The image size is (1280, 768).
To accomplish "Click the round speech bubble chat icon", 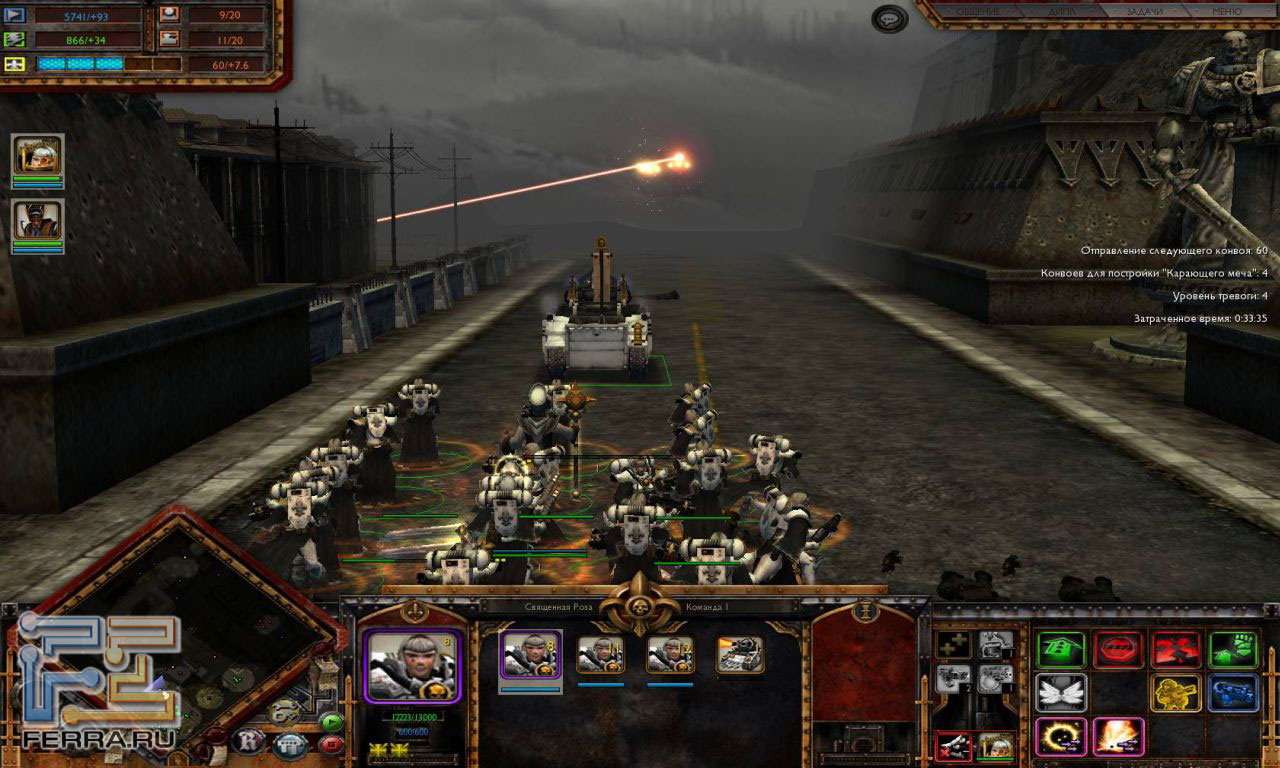I will click(889, 19).
